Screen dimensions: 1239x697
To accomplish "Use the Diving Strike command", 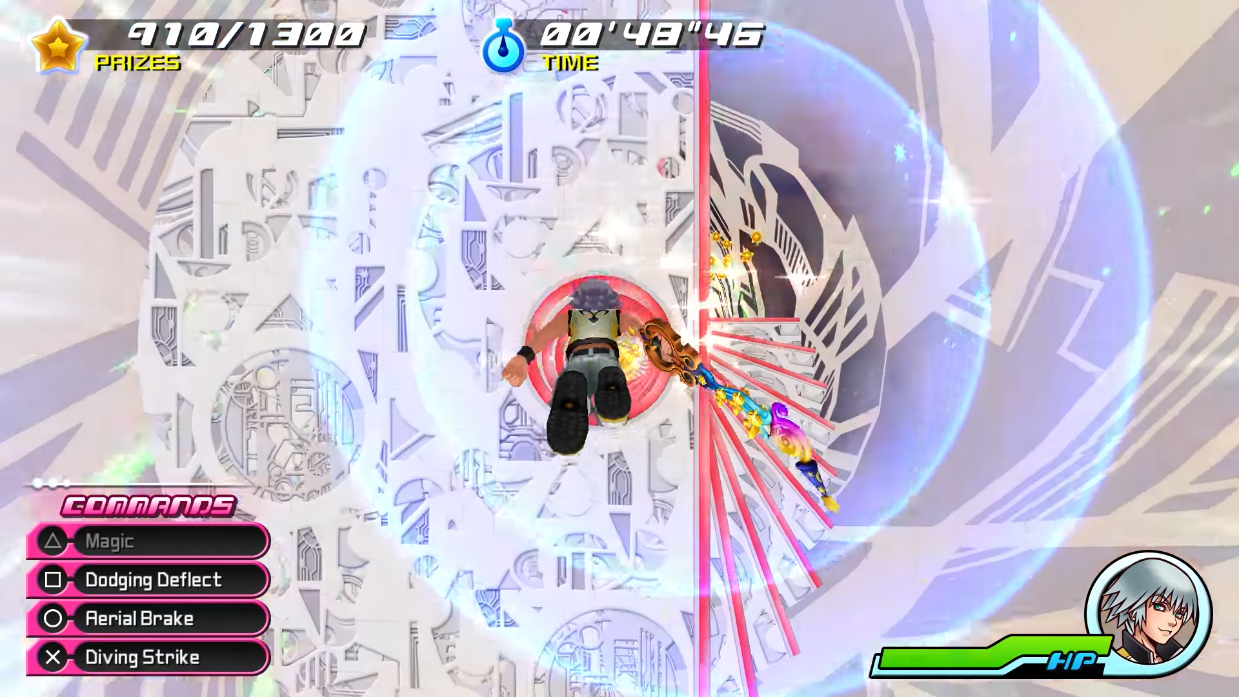I will (148, 658).
